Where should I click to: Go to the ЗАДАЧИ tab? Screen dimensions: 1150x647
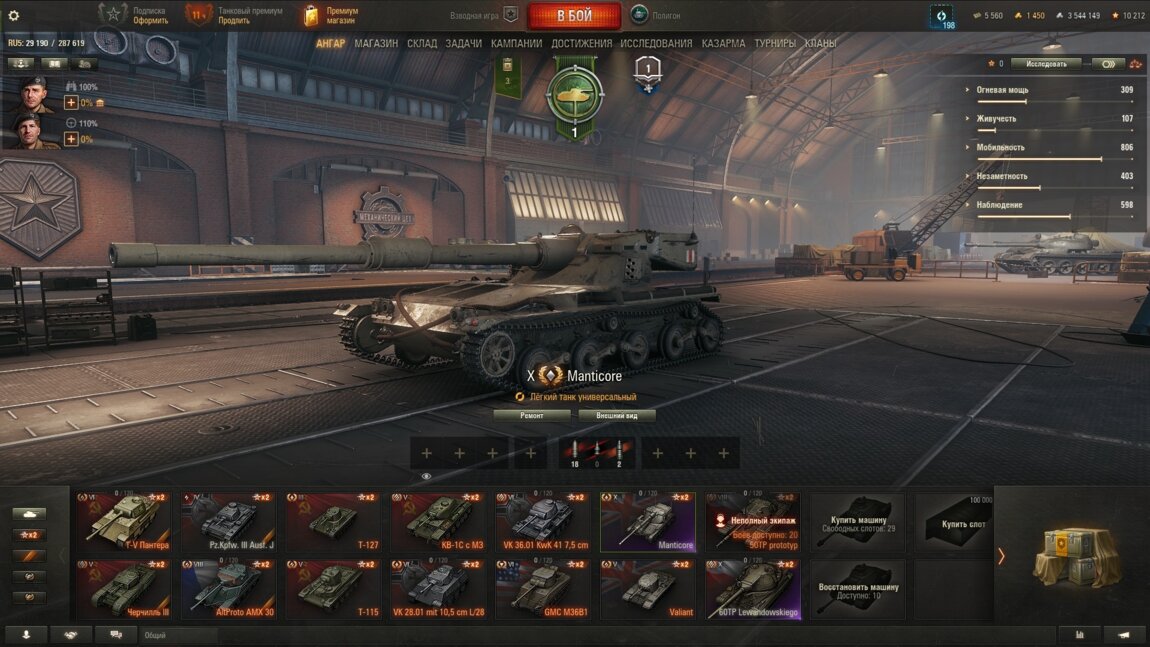click(x=464, y=44)
